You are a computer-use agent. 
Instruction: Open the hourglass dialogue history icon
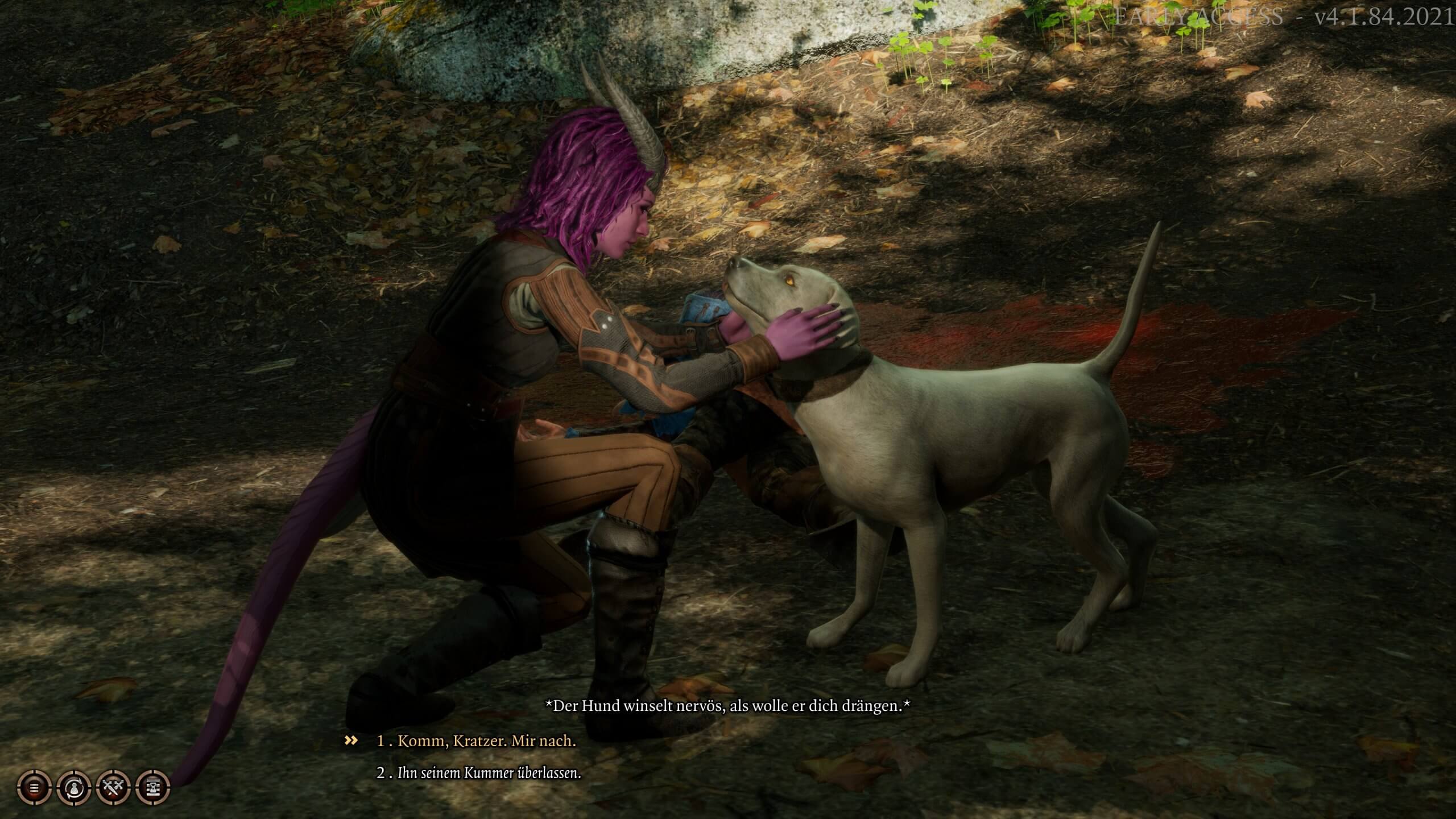154,788
